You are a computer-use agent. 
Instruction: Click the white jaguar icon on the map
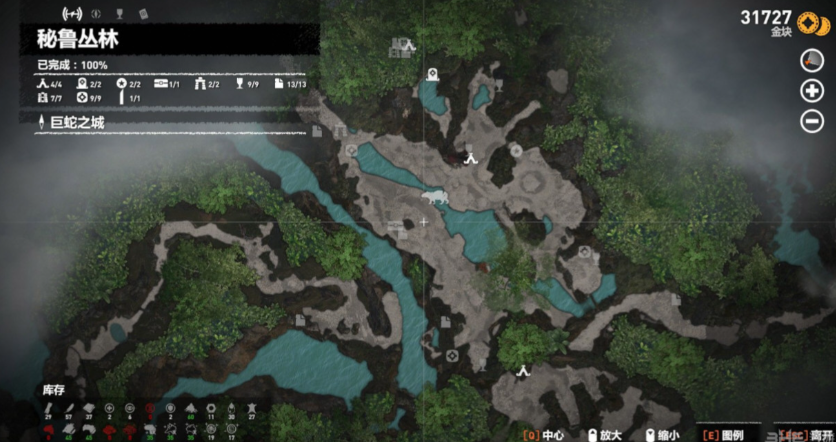coord(434,198)
